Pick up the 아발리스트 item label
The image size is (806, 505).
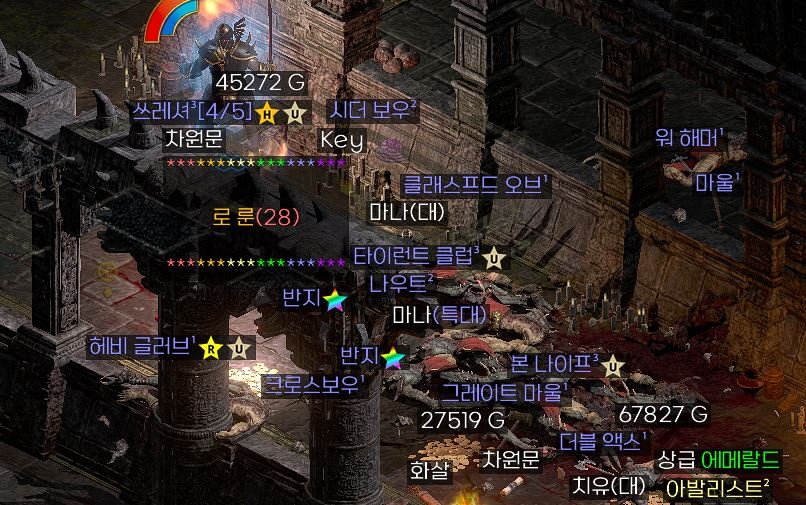[717, 489]
